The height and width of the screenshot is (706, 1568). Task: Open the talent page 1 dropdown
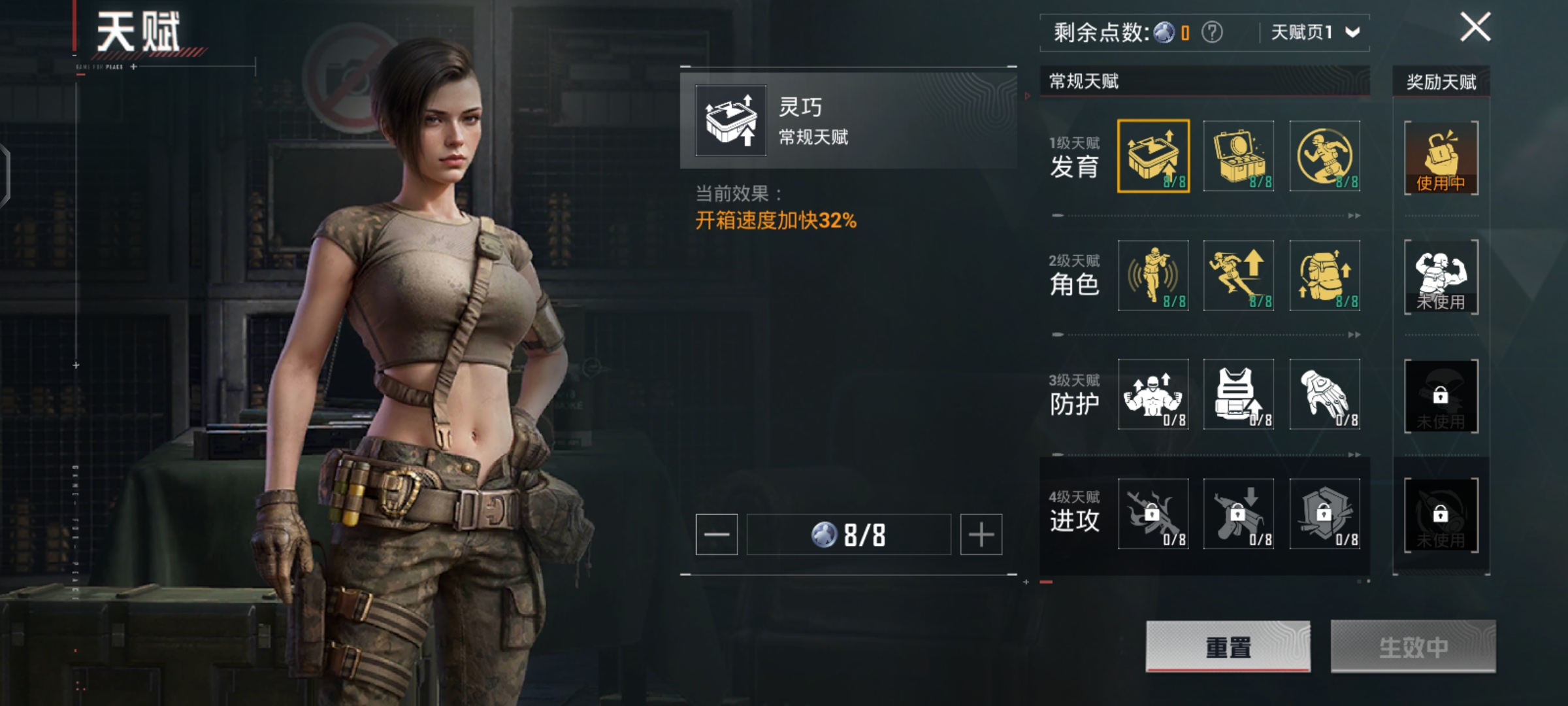(x=1315, y=32)
